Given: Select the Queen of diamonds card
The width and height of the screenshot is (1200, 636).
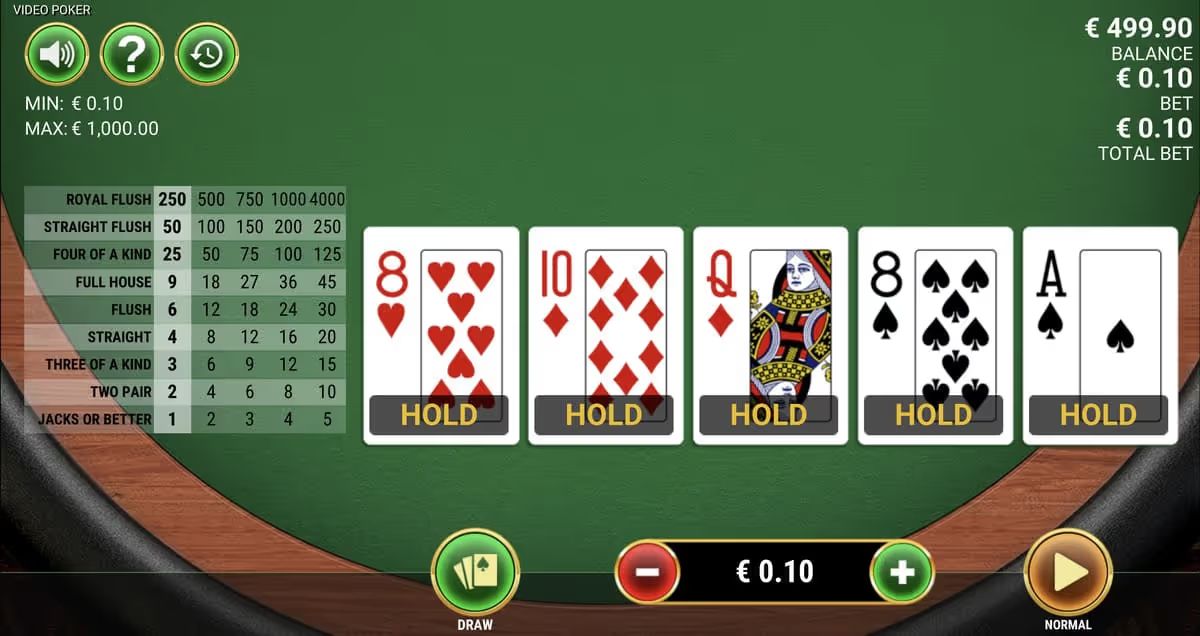Looking at the screenshot, I should (x=770, y=335).
